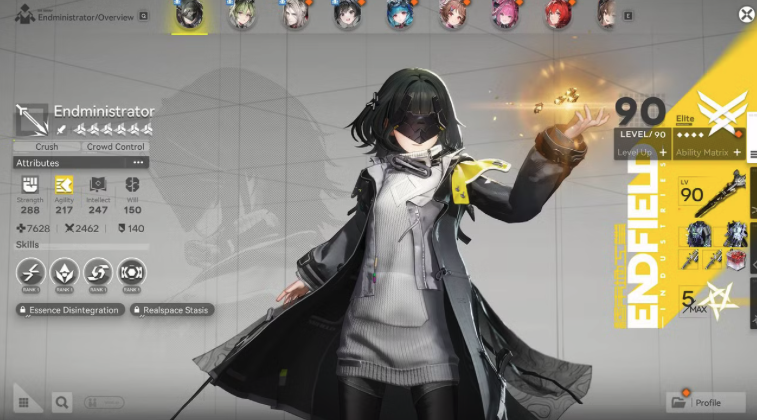757x420 pixels.
Task: Show the Crowd Control tag details
Action: click(116, 147)
